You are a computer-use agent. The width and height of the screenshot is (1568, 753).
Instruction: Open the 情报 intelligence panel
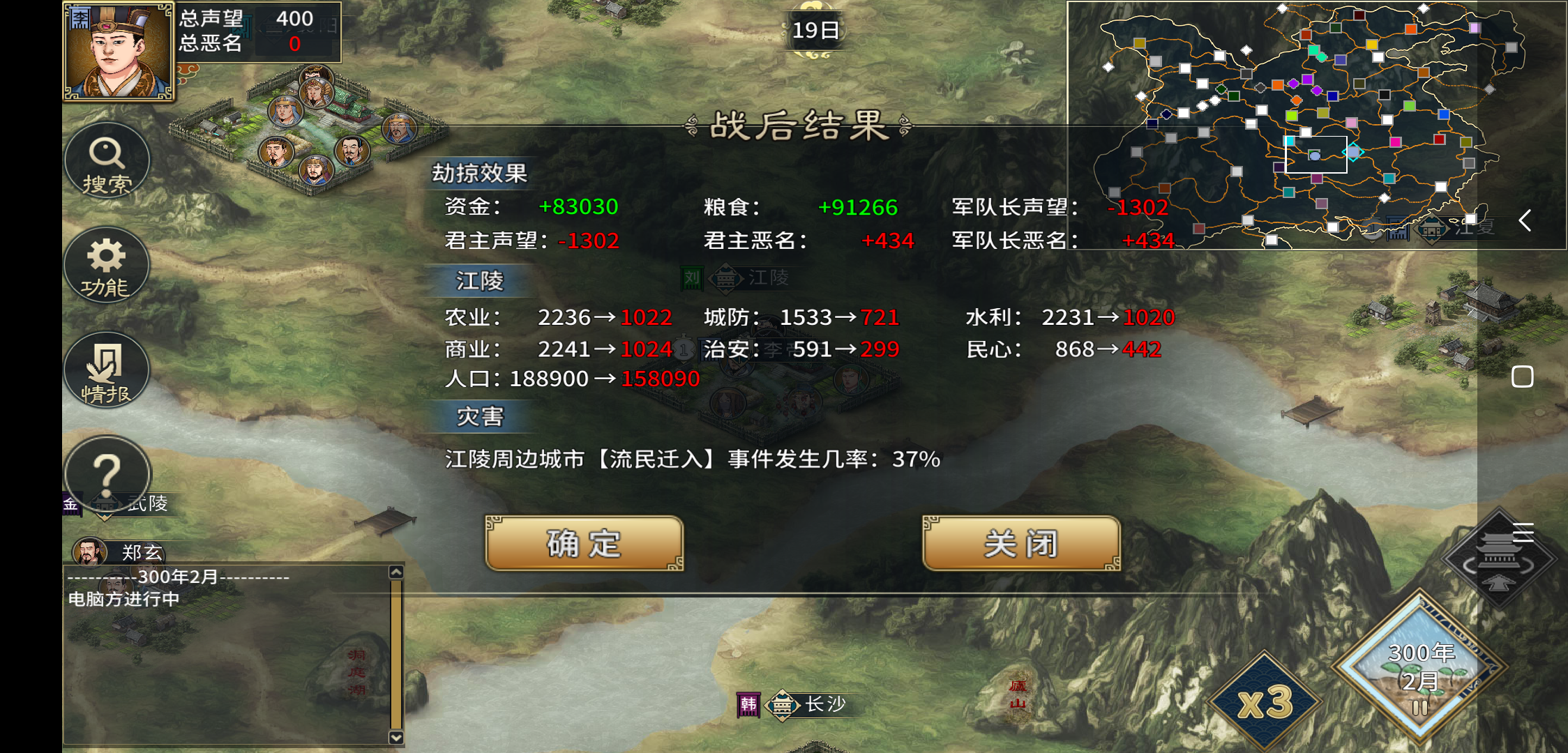tap(107, 370)
